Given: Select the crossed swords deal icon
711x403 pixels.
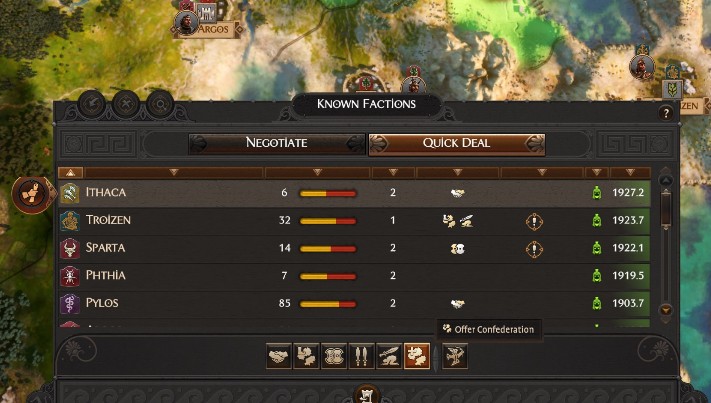Looking at the screenshot, I should [x=361, y=356].
